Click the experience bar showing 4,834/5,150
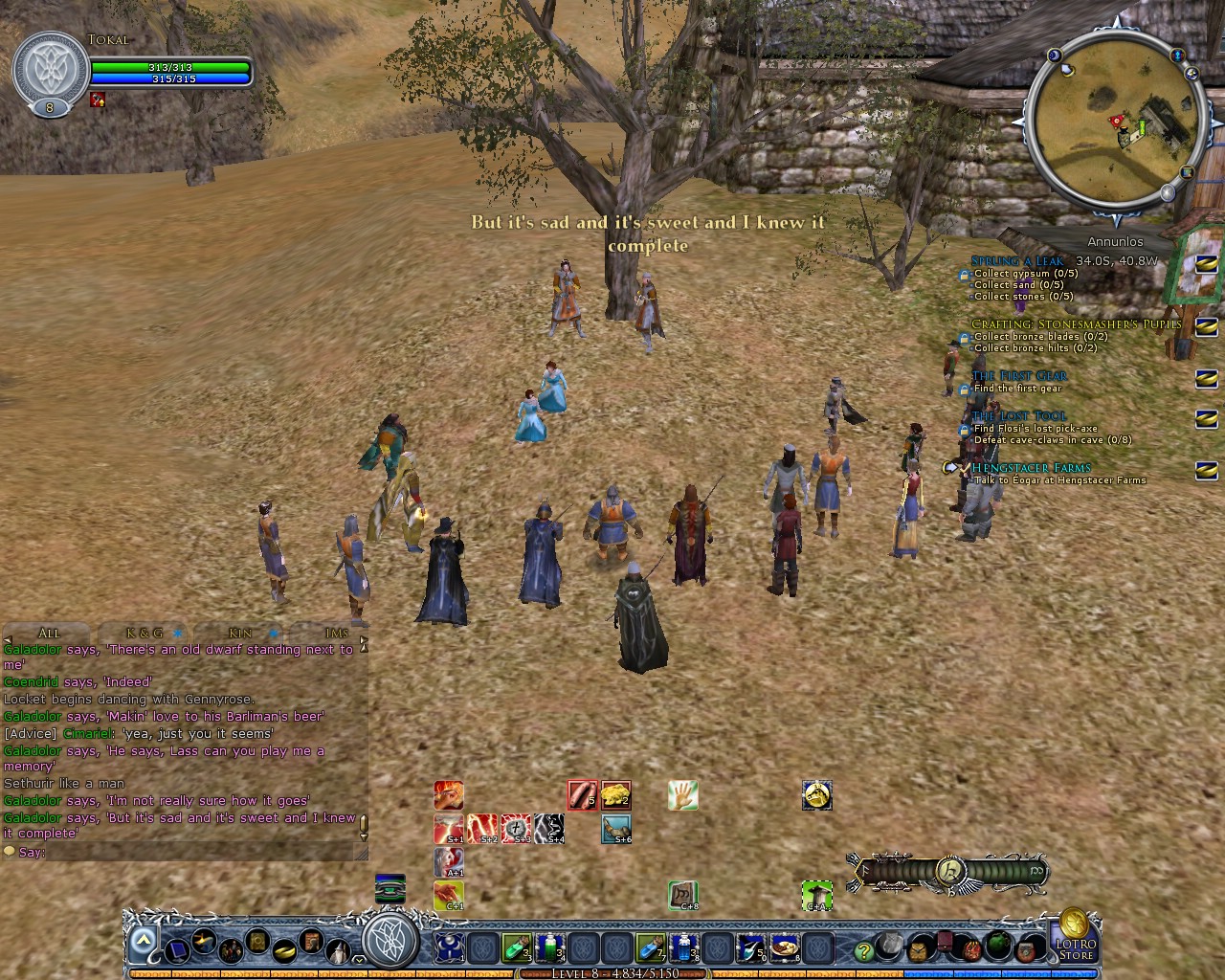This screenshot has height=980, width=1225. pos(612,971)
